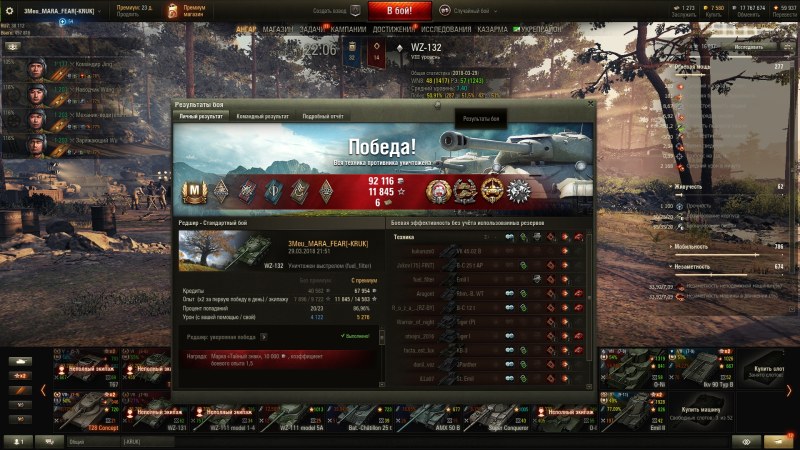Switch to the "Командный результат" tab
Viewport: 800px width, 450px height.
pyautogui.click(x=263, y=116)
